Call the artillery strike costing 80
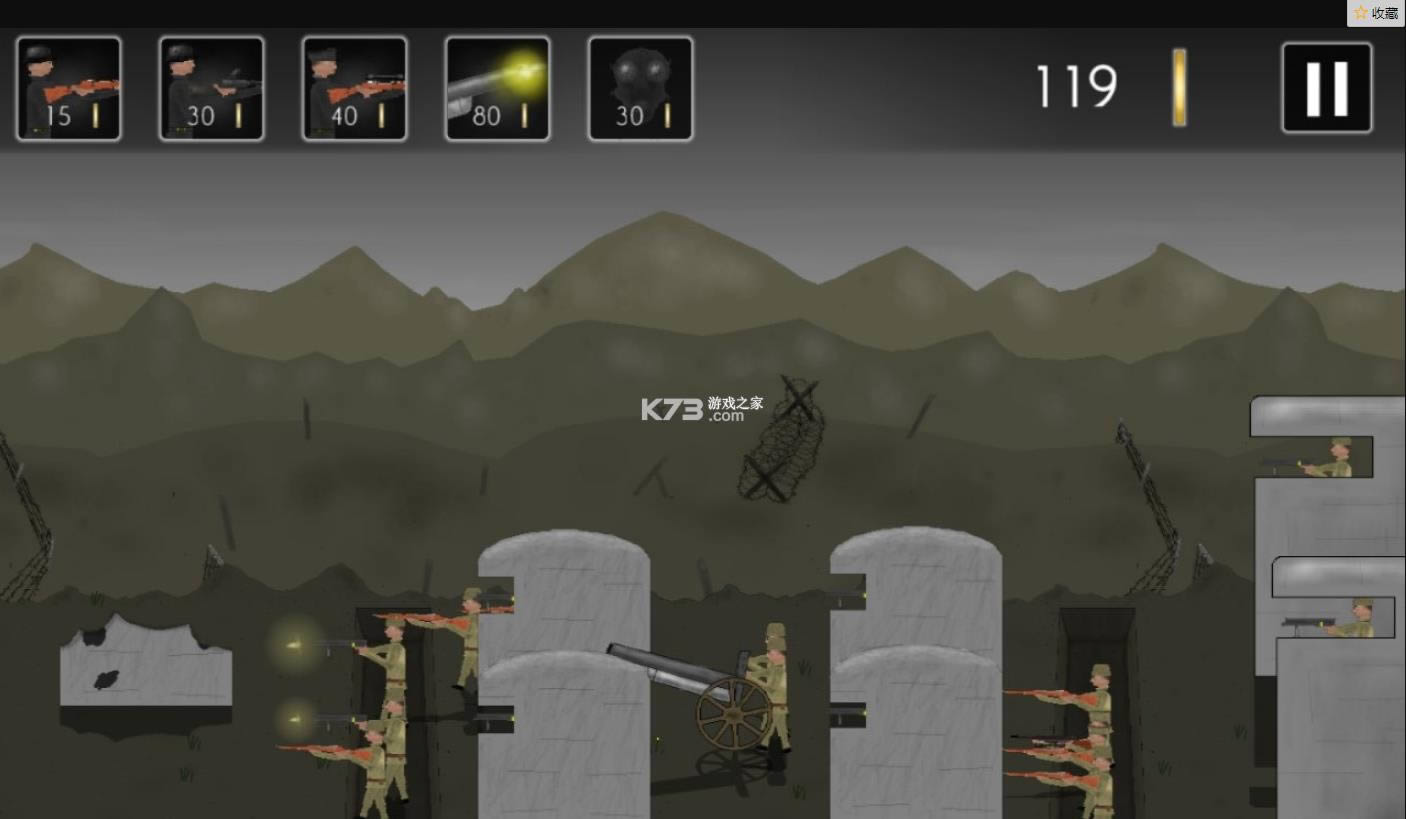 [498, 89]
